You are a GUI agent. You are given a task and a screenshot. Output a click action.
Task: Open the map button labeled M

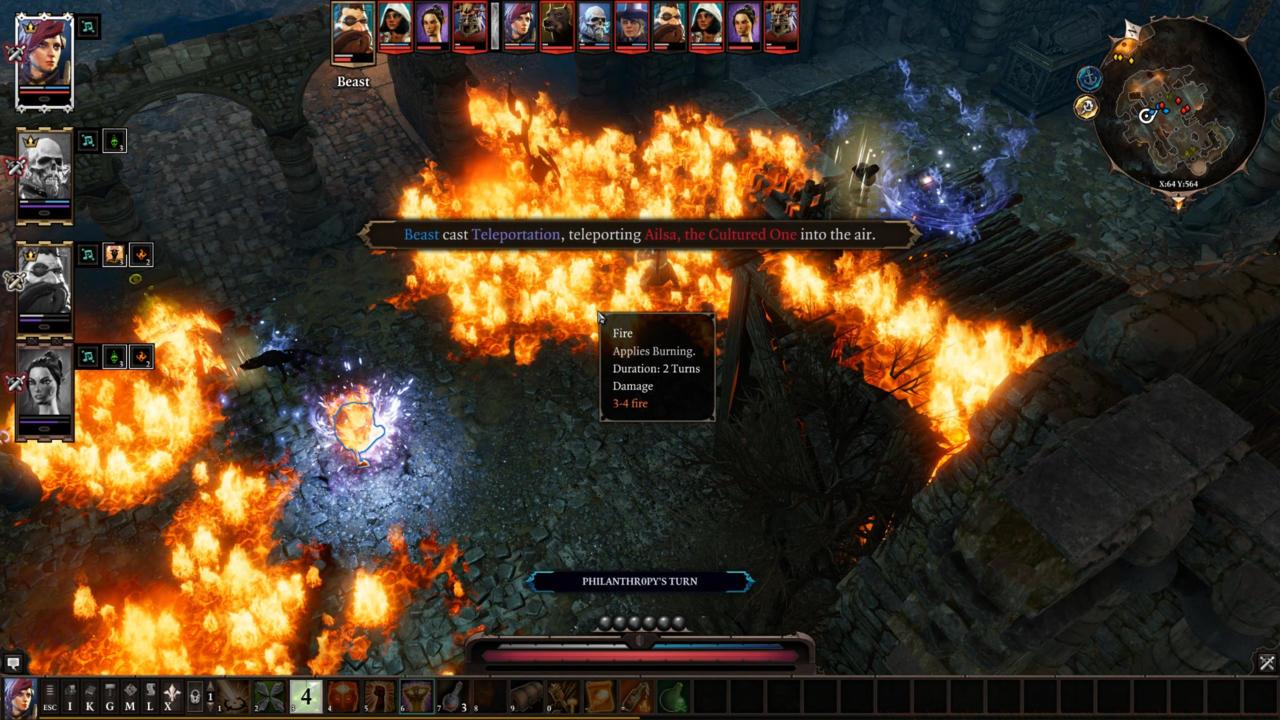pyautogui.click(x=130, y=695)
